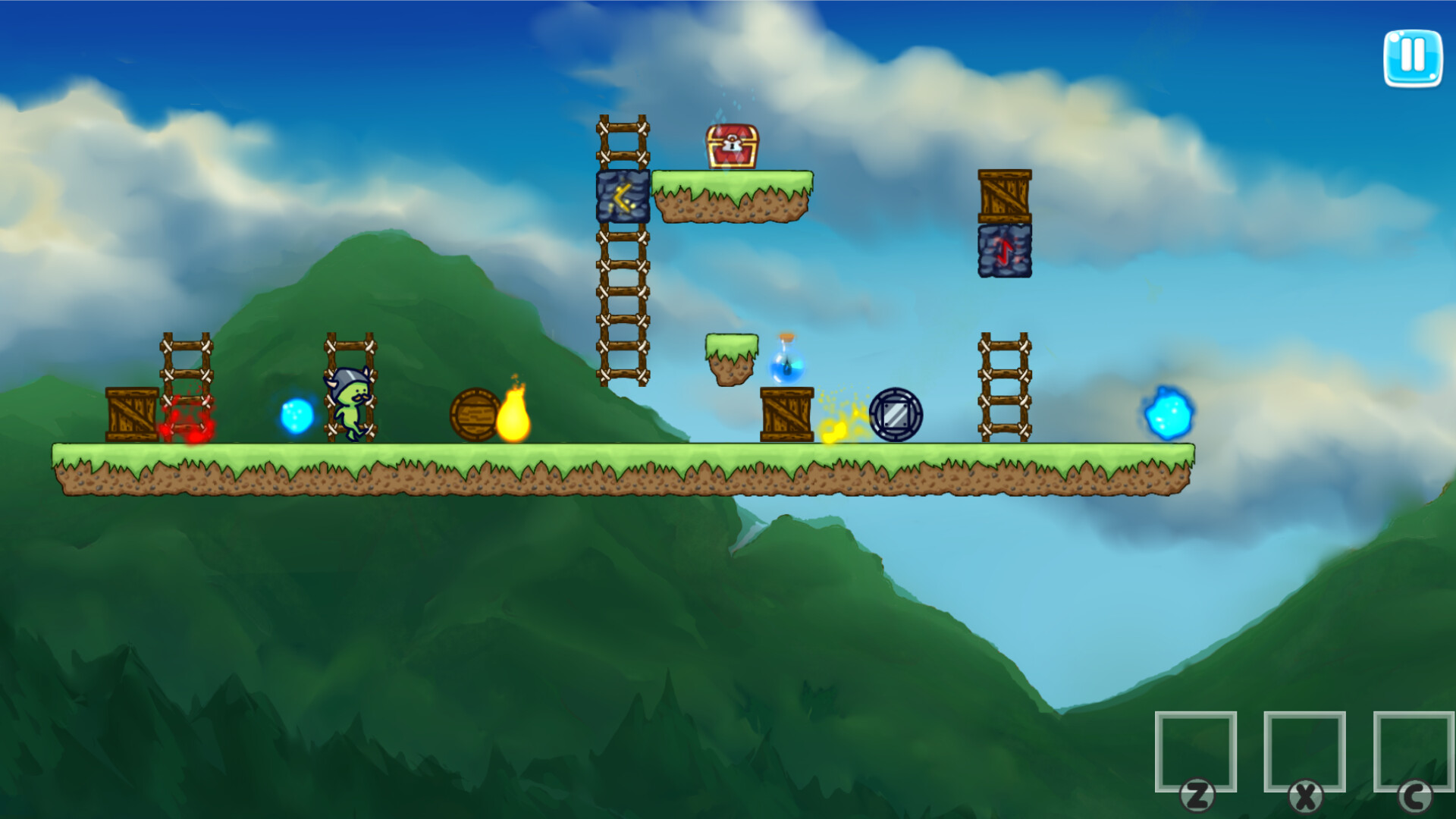The image size is (1456, 819).
Task: Click the wooden crate on the left platform
Action: click(x=130, y=416)
